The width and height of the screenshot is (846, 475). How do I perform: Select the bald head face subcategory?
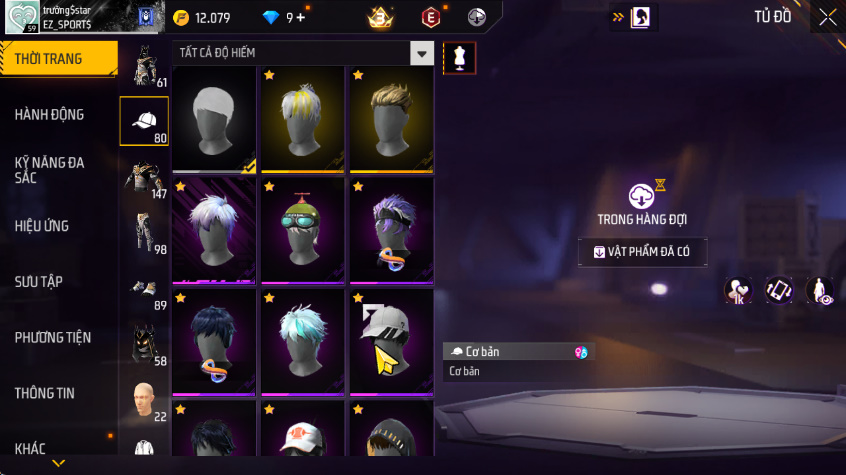[x=144, y=400]
